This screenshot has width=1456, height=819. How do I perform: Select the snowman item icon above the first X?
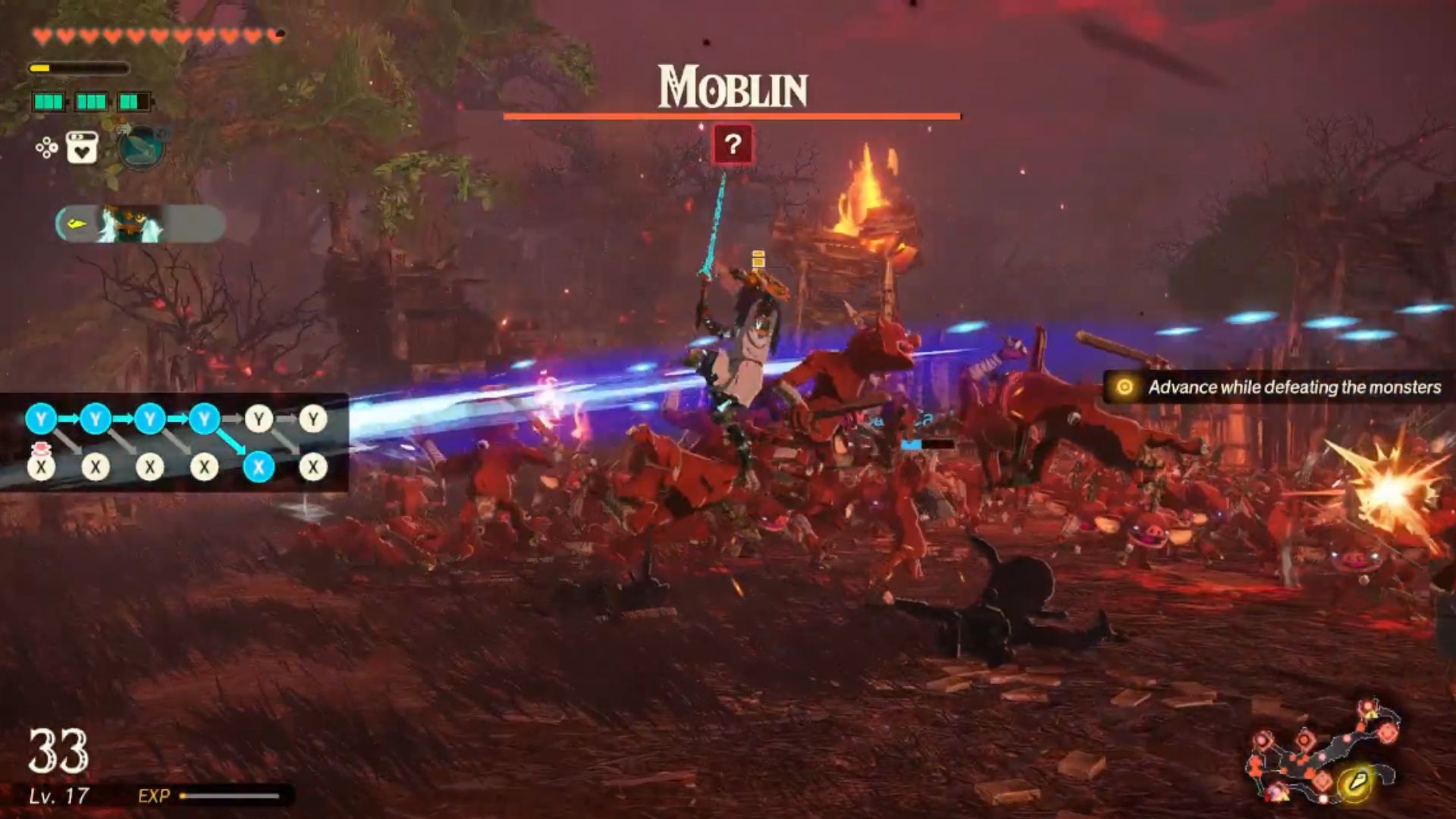coord(39,450)
